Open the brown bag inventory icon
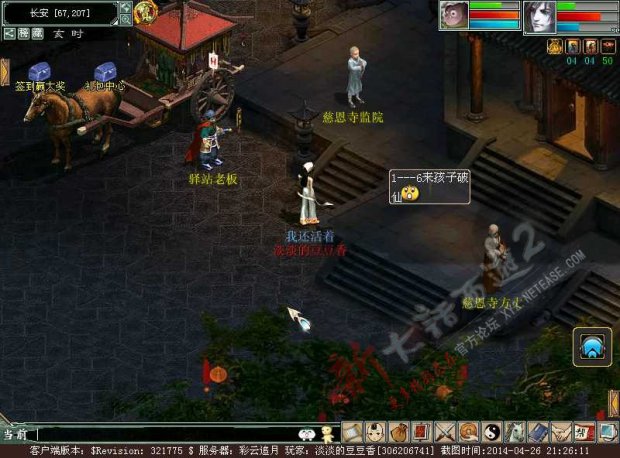620x458 pixels. [x=399, y=432]
